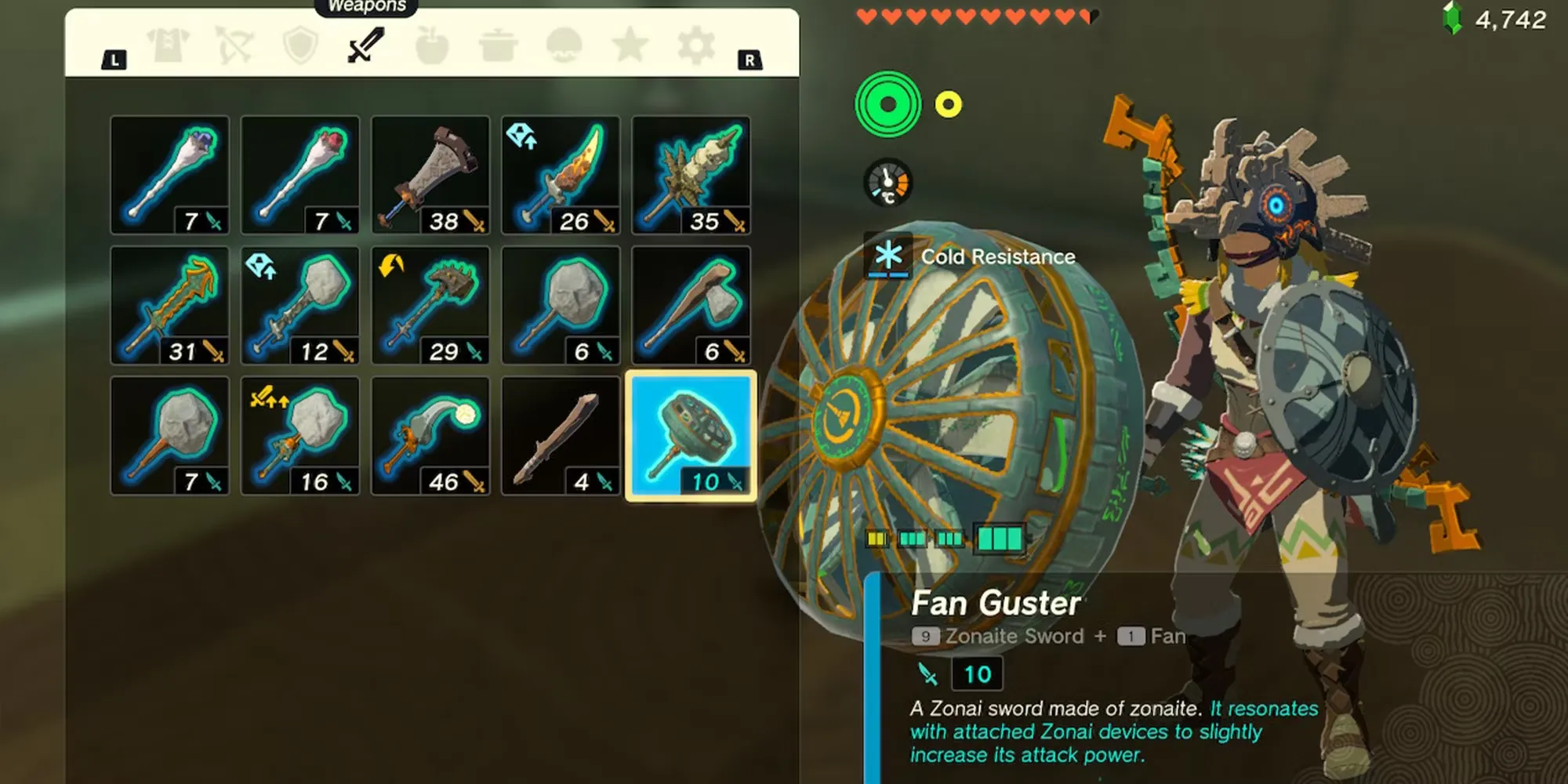Image resolution: width=1568 pixels, height=784 pixels.
Task: Pick the boulder hammer with attack 12
Action: 300,306
